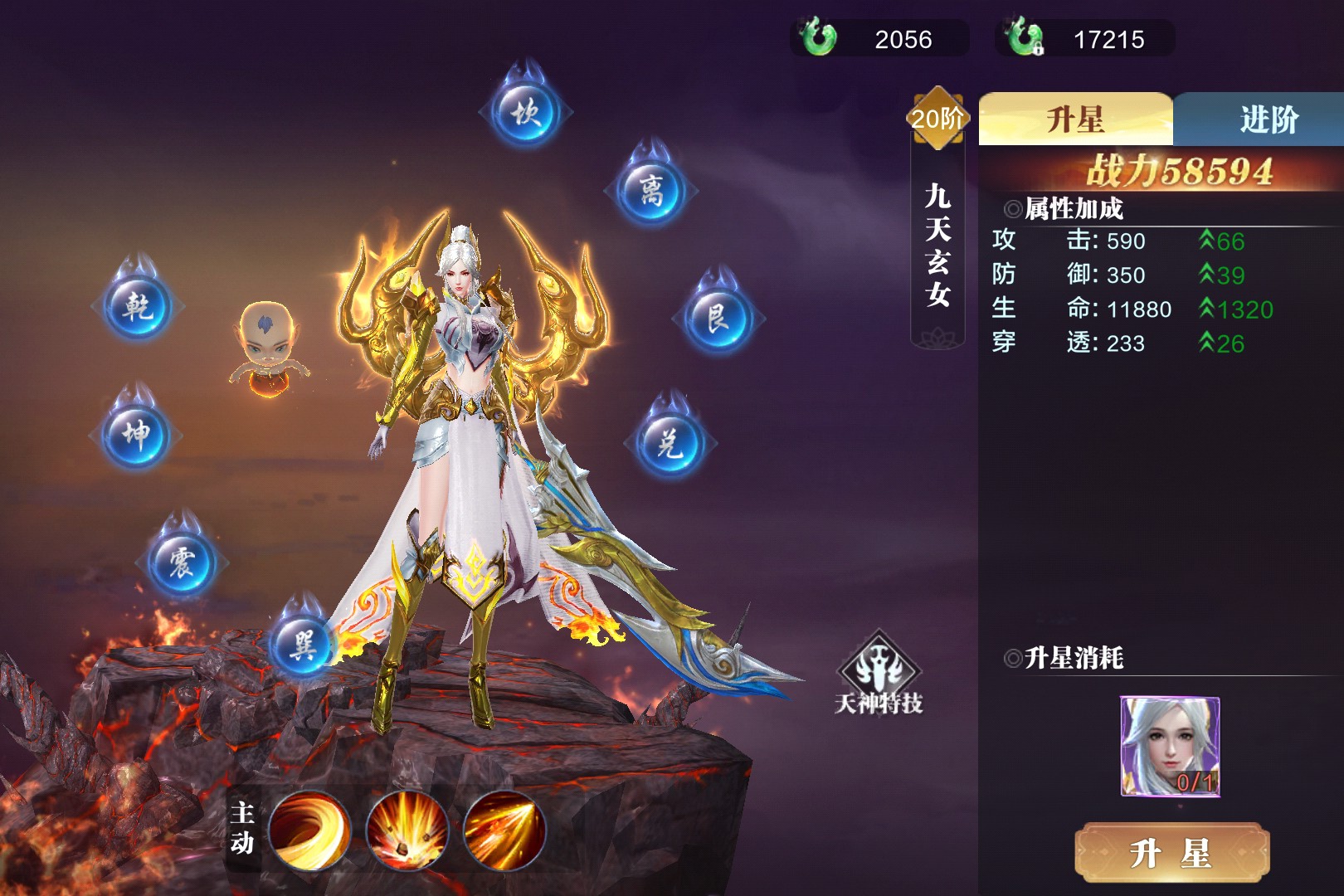View the fiery swirl slash skill

pos(309,830)
